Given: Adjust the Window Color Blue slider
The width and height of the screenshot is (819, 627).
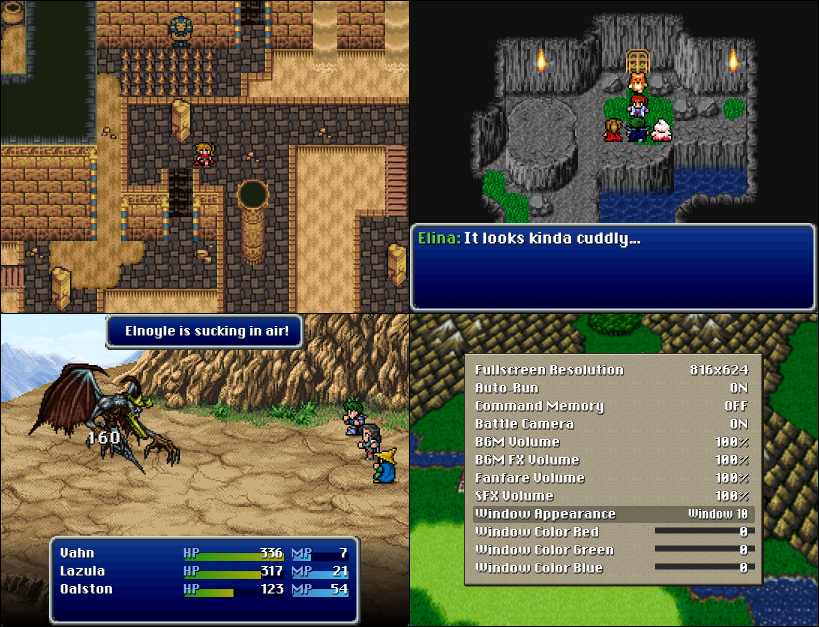Looking at the screenshot, I should click(x=693, y=568).
